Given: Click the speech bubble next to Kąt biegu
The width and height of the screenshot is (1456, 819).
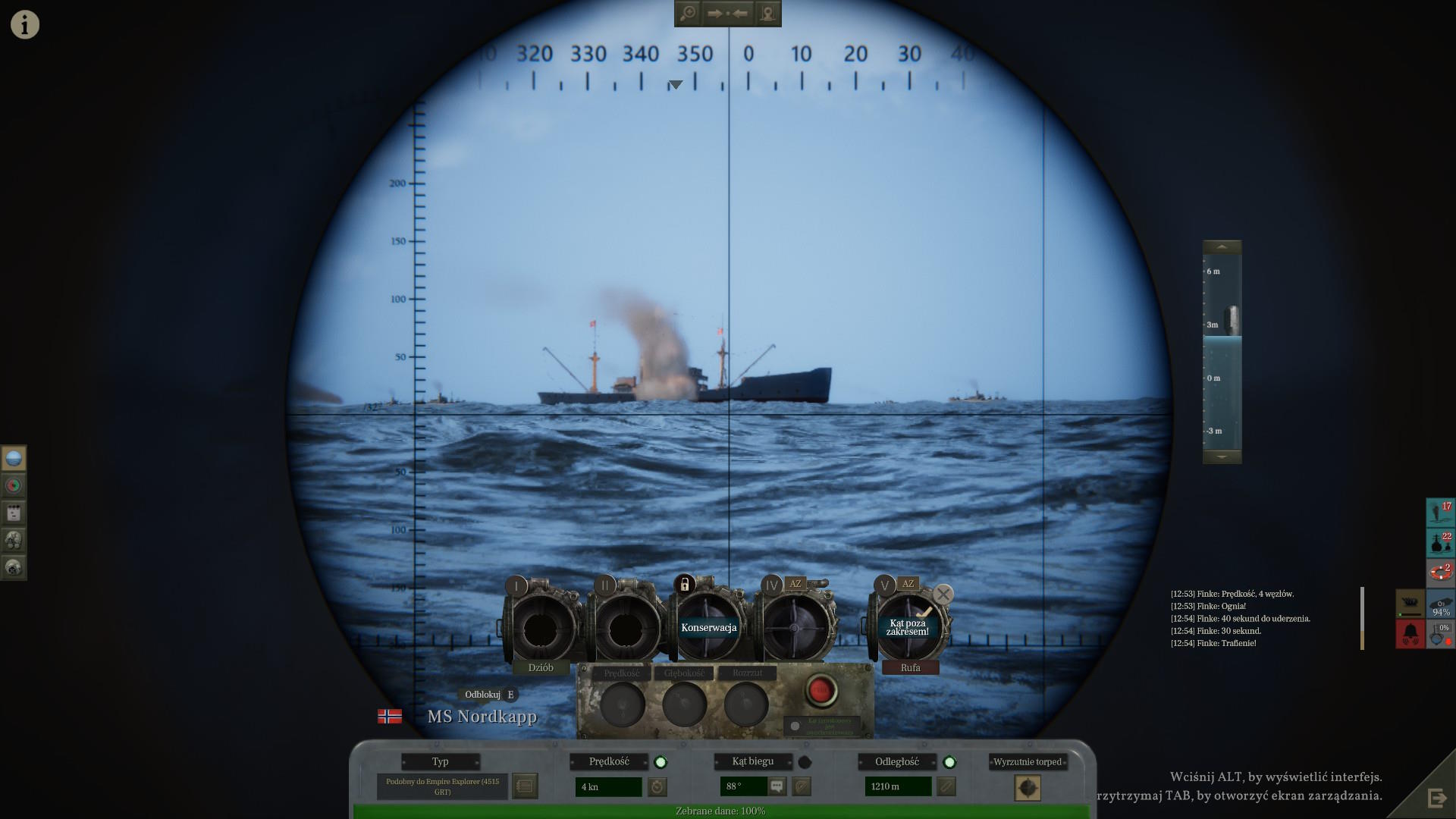Looking at the screenshot, I should pos(777,786).
